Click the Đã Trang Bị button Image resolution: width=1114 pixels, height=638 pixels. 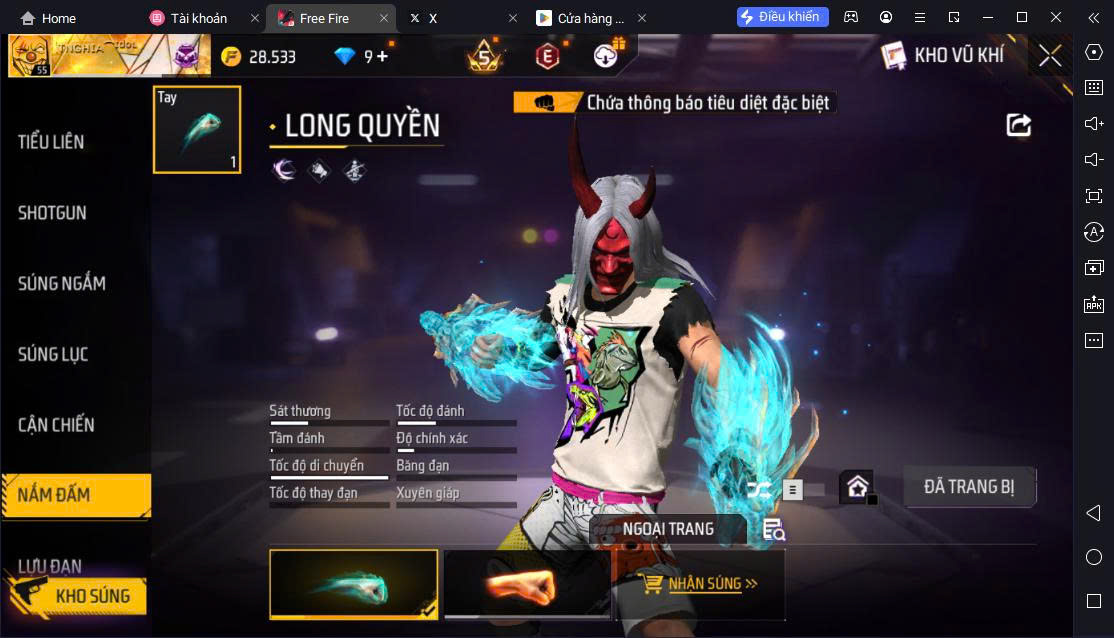pos(969,487)
